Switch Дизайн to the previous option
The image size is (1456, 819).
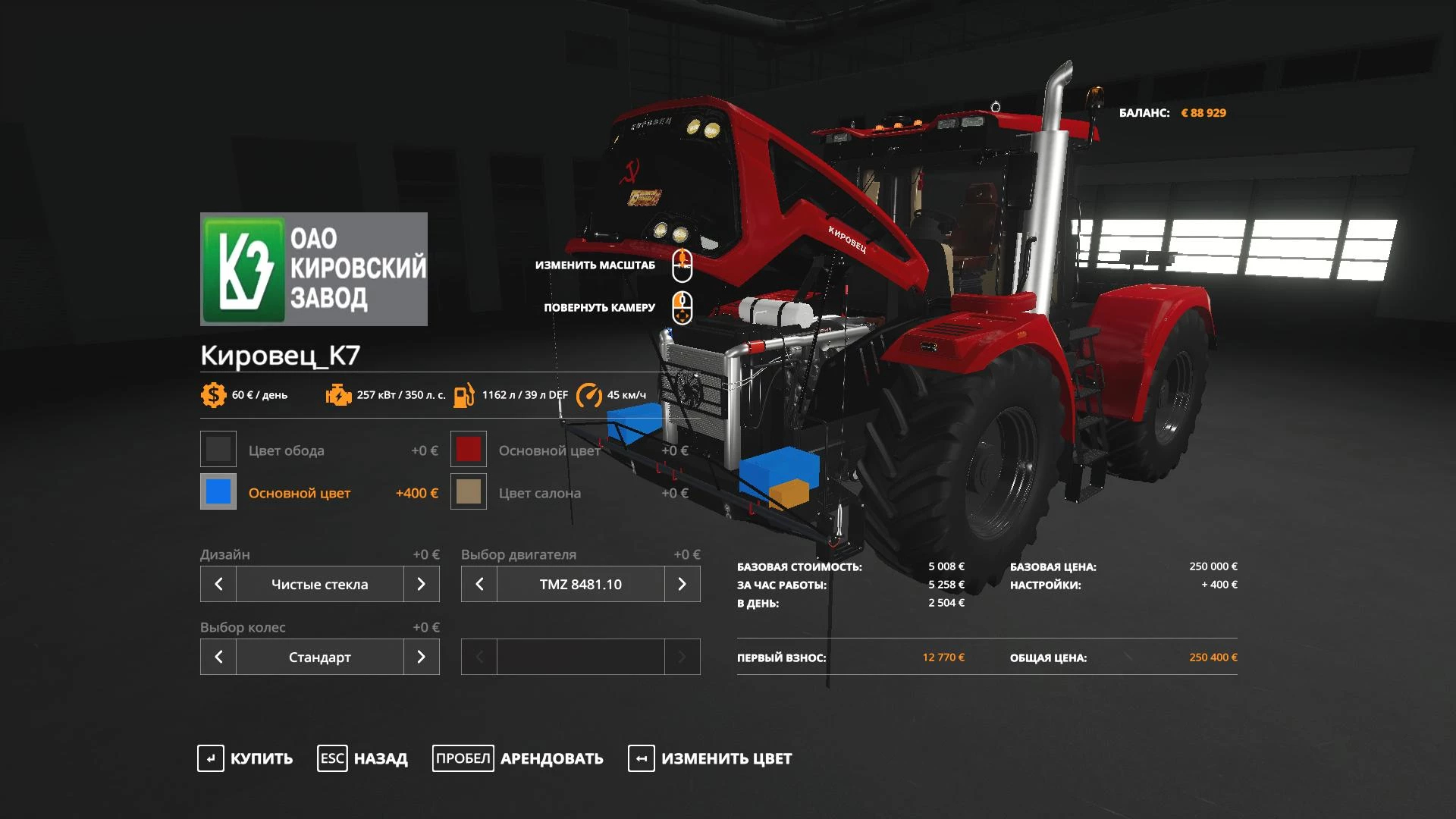pos(218,584)
